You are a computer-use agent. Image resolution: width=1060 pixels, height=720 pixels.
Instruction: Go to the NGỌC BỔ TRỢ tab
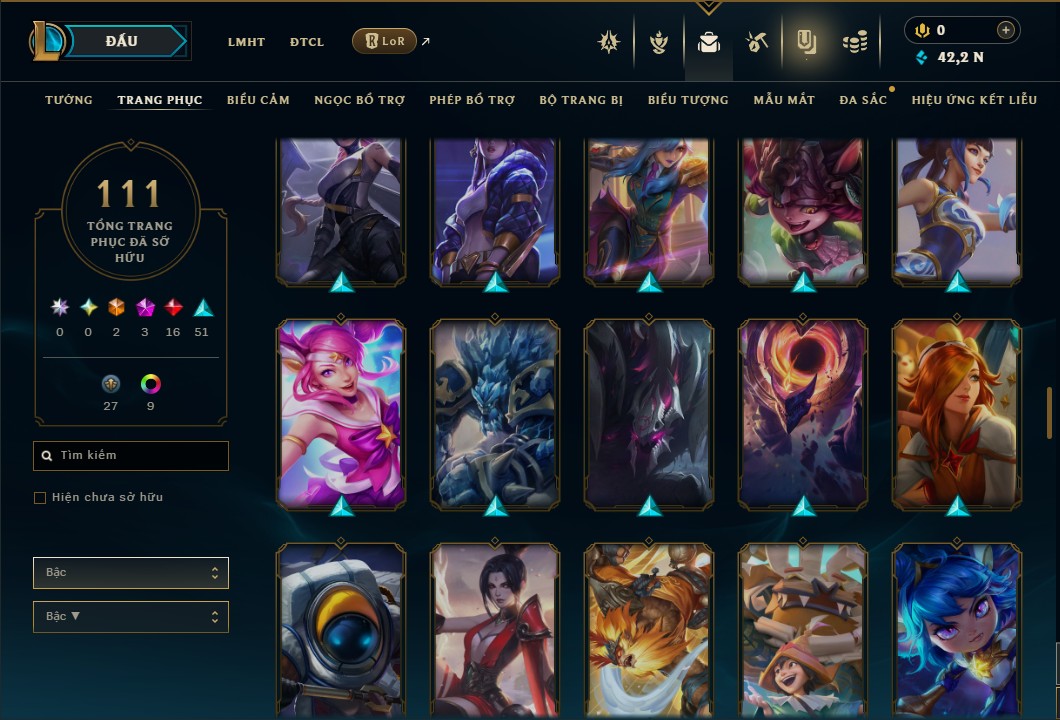coord(359,100)
